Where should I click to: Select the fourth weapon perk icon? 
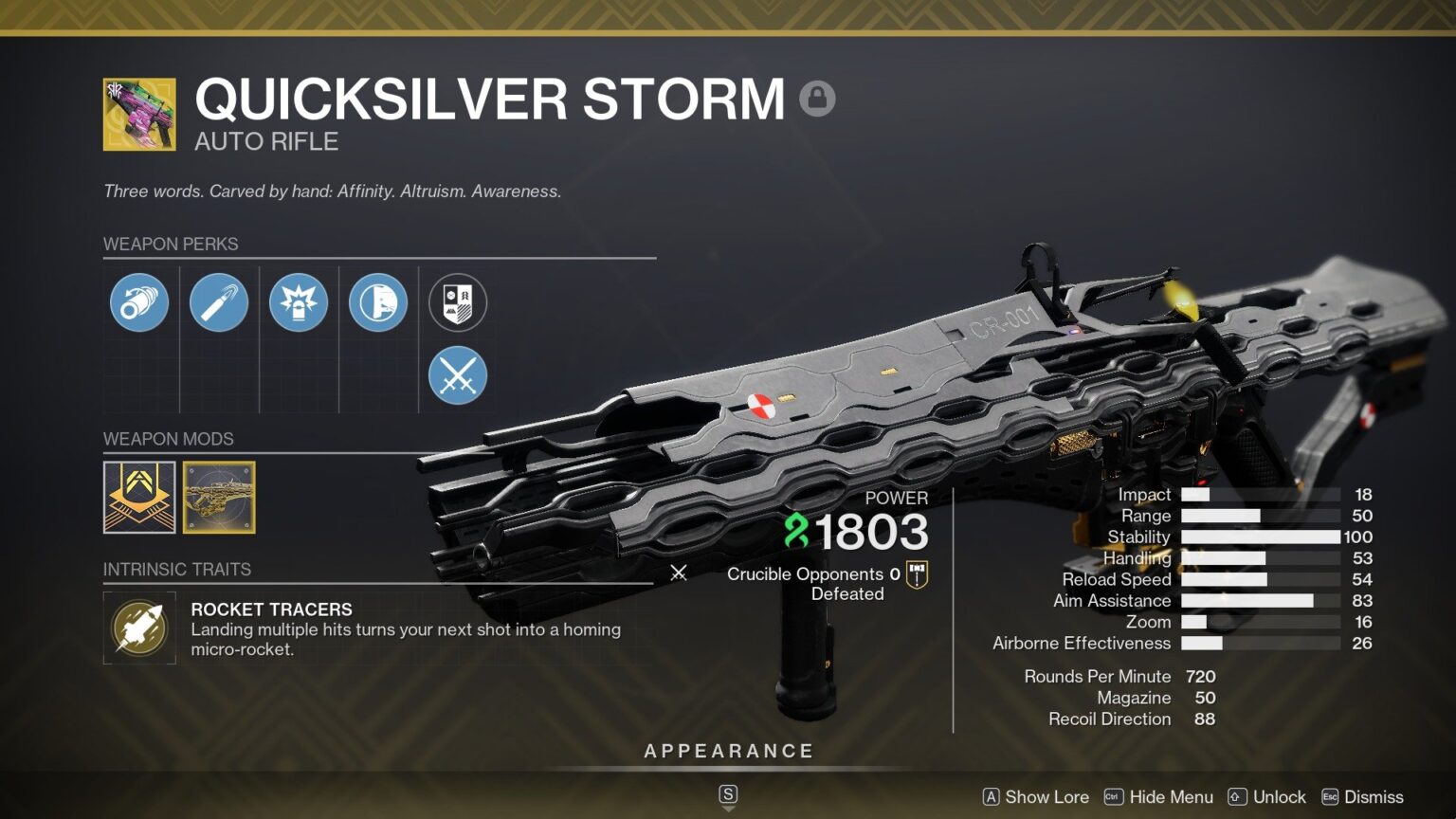tap(378, 301)
